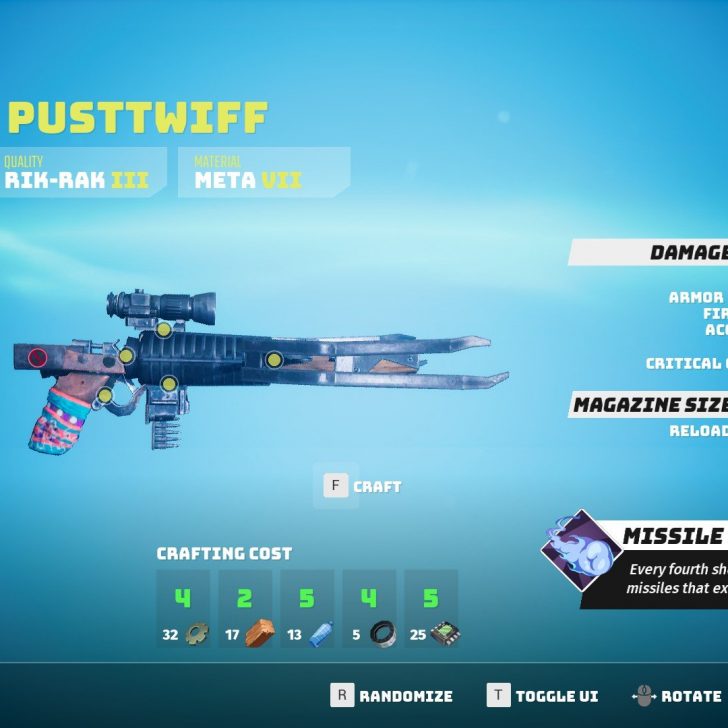Select the rubber tire crafting cost slot
This screenshot has width=728, height=728.
(x=369, y=610)
